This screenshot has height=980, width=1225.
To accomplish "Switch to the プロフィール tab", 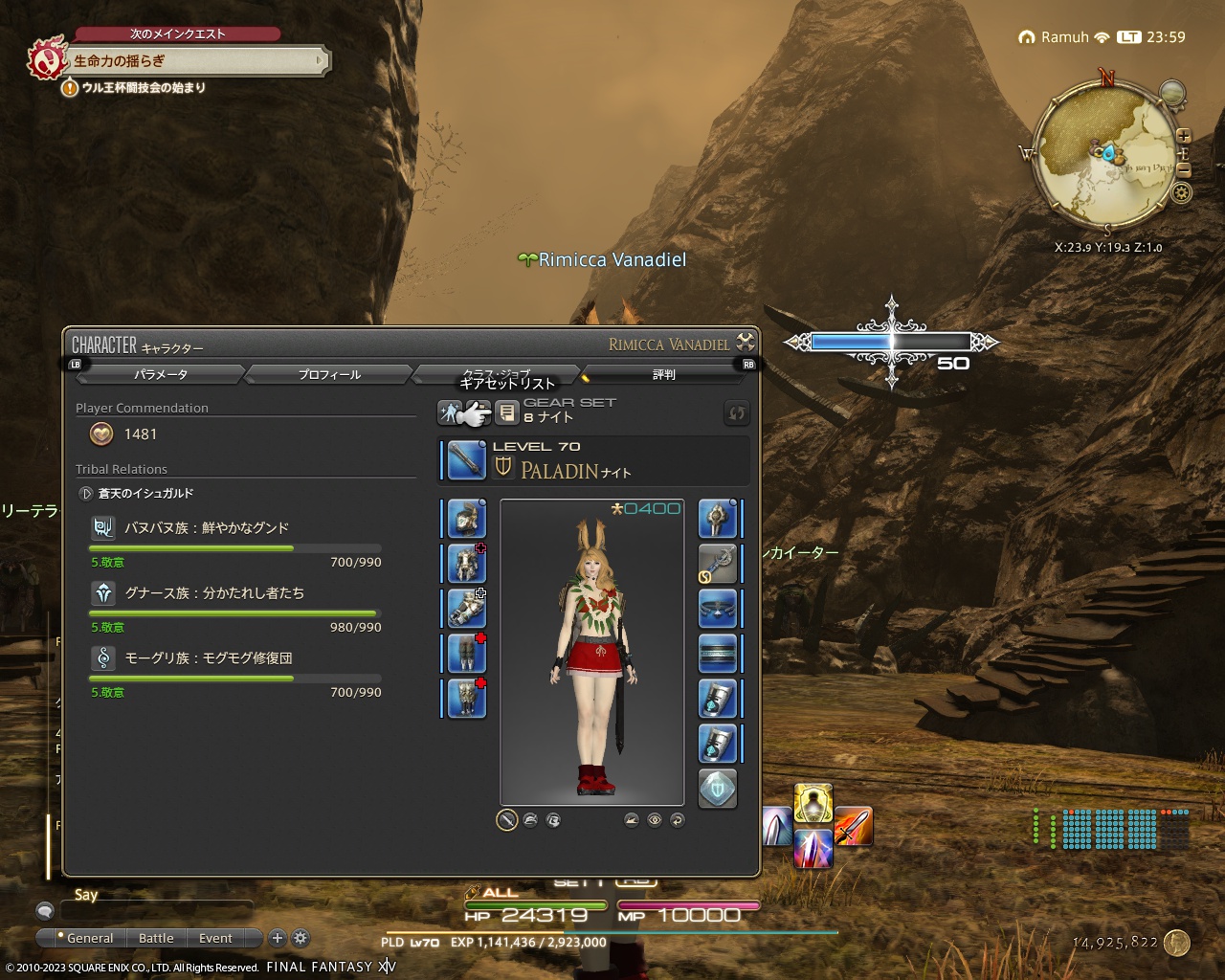I will click(x=327, y=374).
